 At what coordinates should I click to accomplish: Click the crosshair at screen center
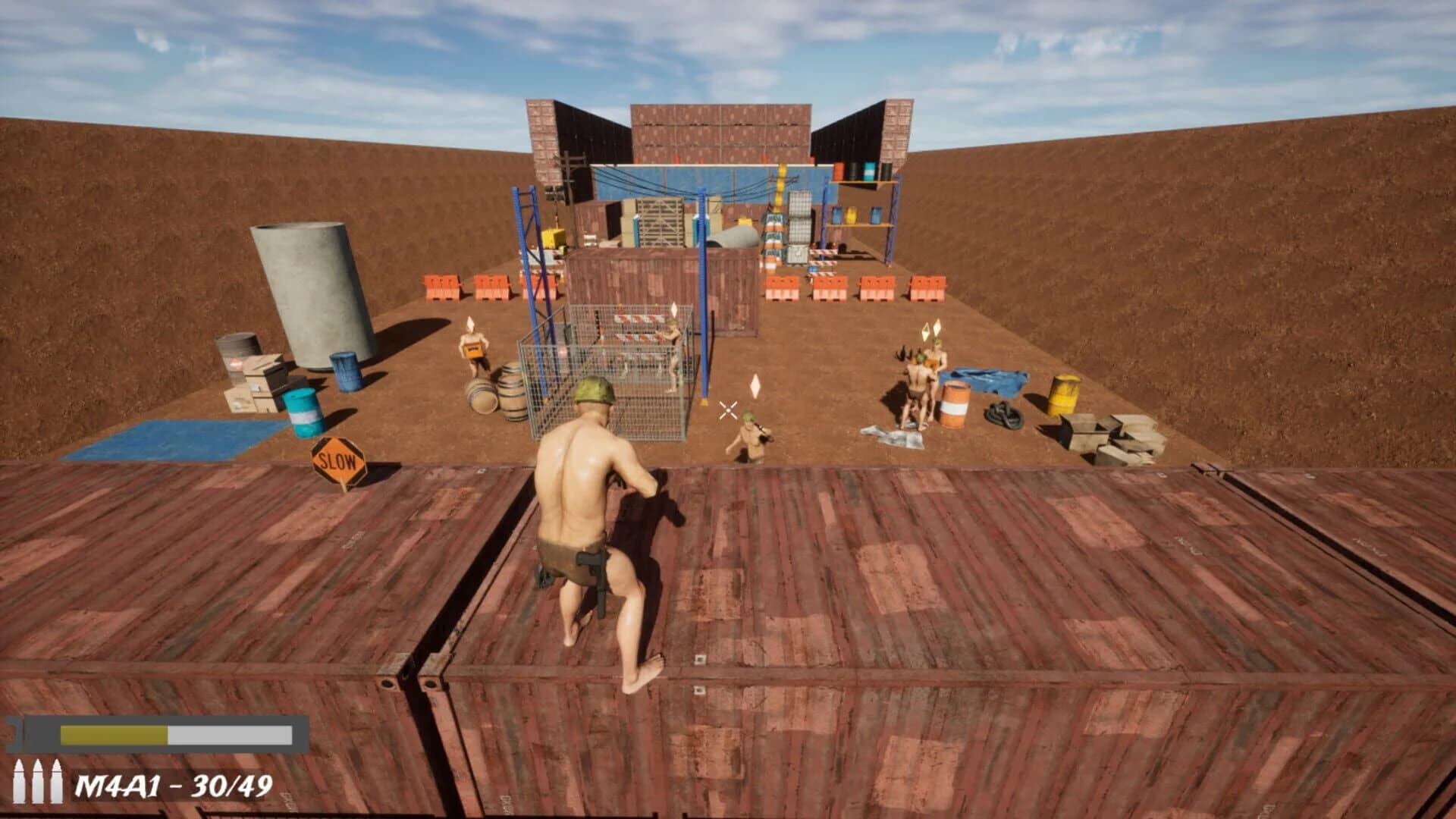(728, 410)
